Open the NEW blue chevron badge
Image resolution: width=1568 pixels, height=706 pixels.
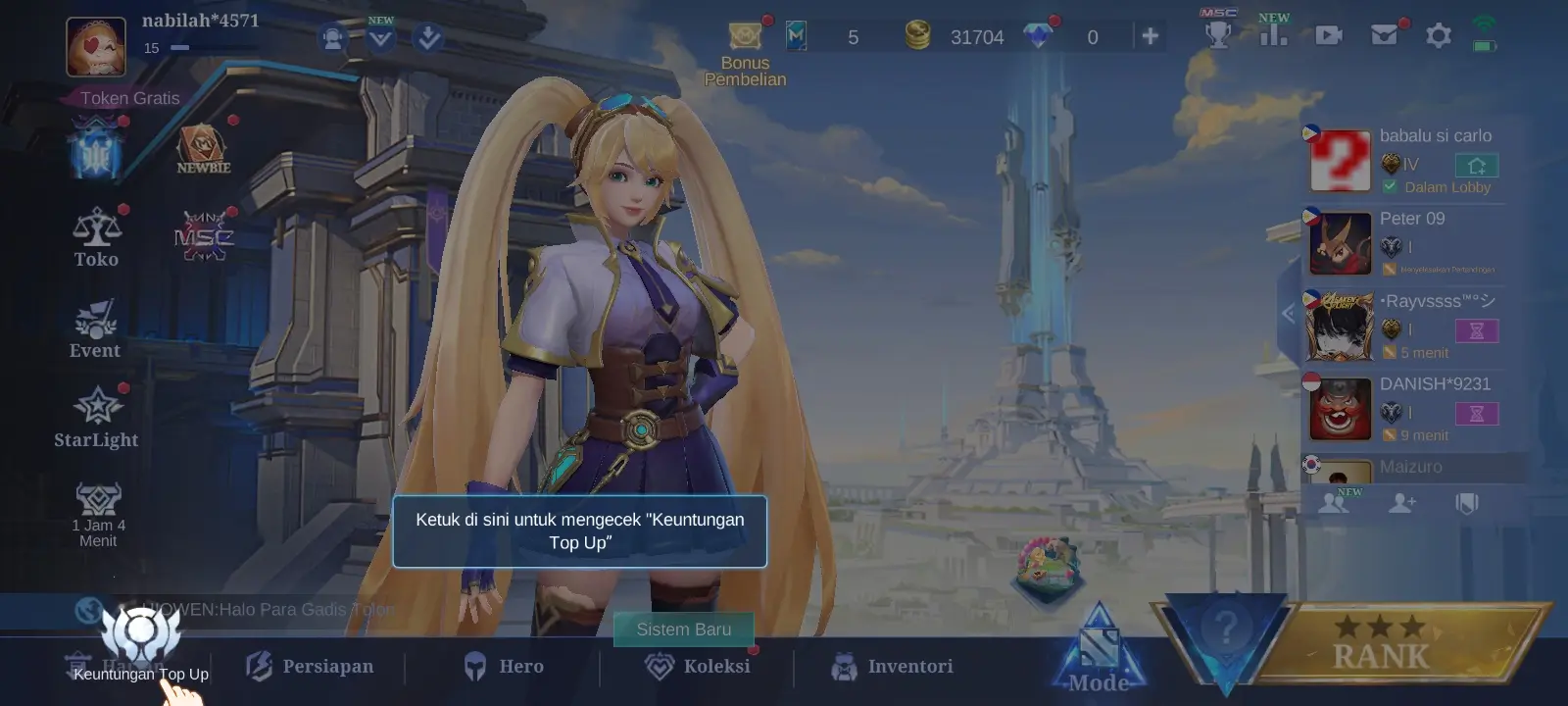381,36
